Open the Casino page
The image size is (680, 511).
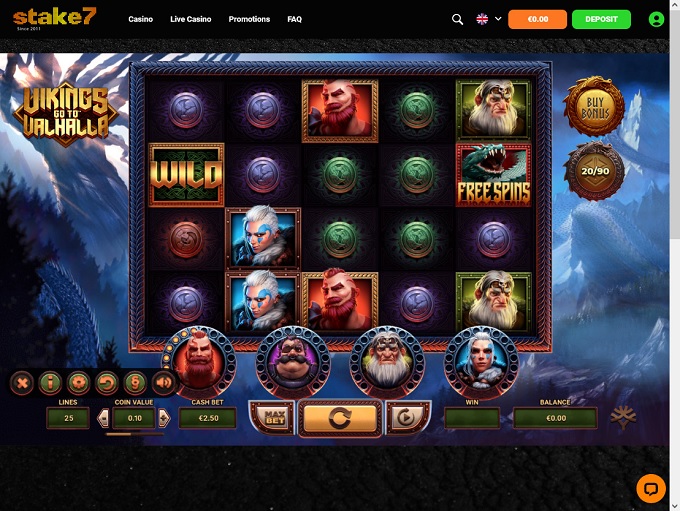(x=141, y=19)
